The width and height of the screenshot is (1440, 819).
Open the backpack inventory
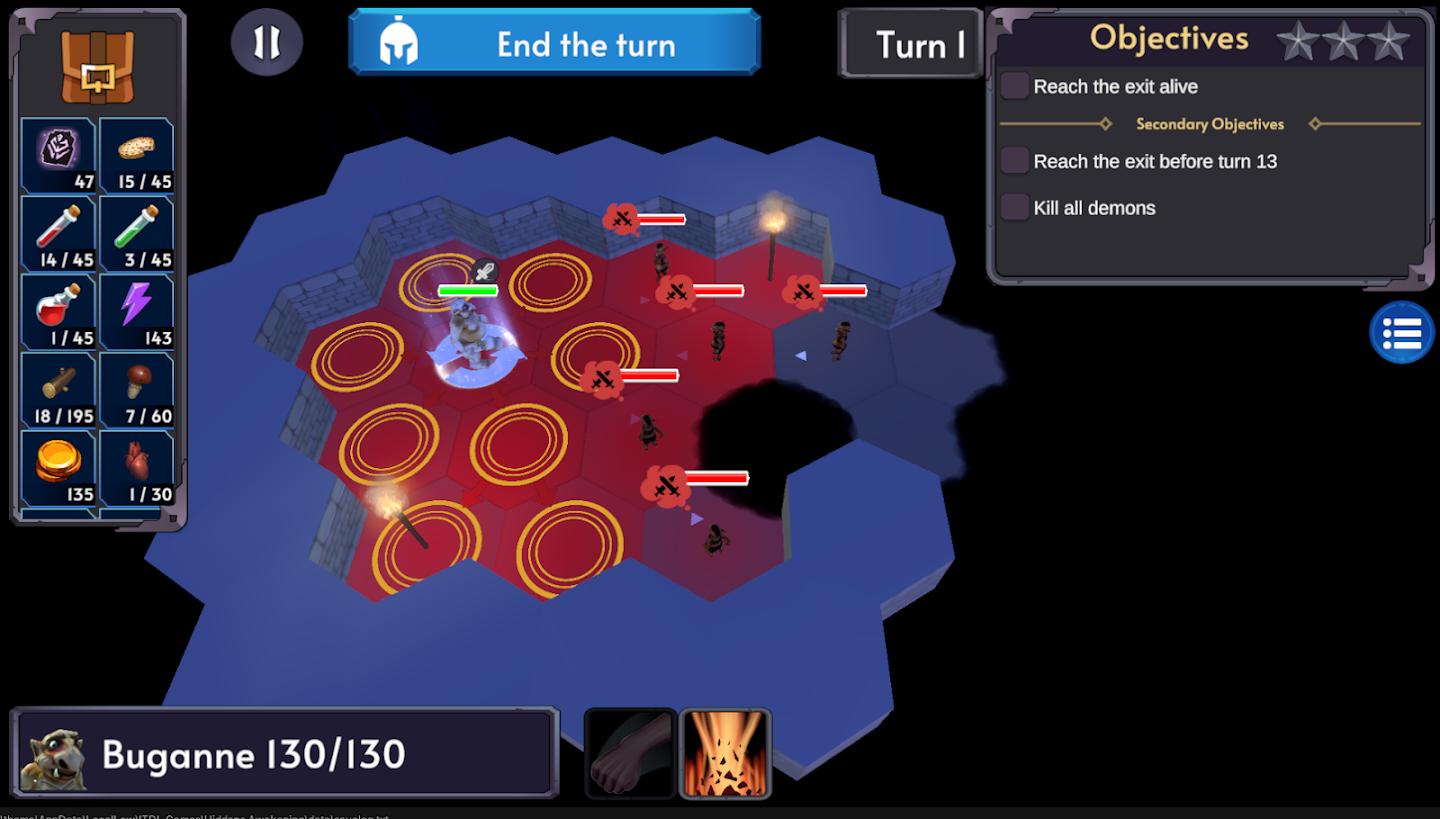point(97,66)
